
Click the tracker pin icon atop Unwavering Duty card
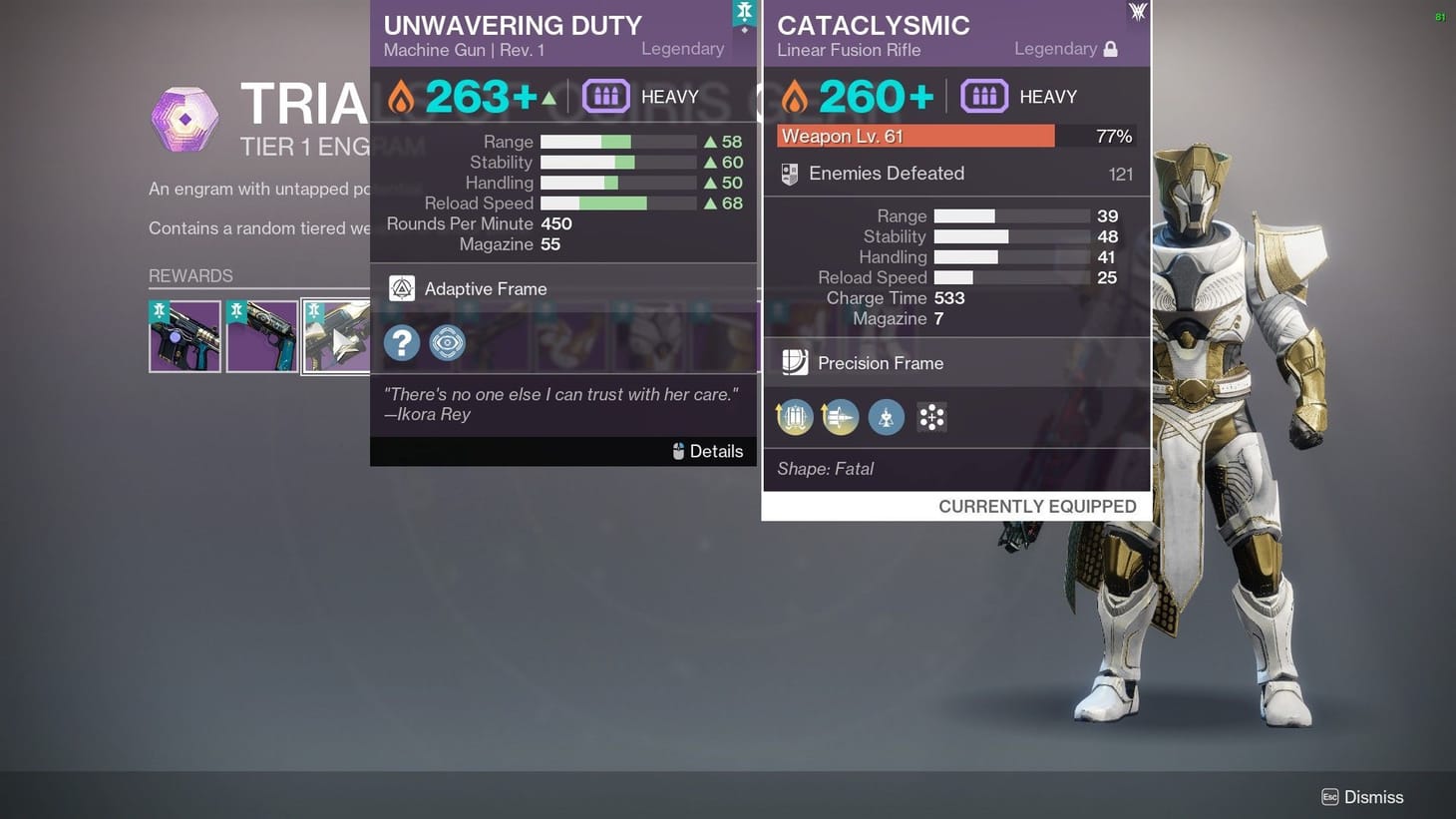pos(745,12)
